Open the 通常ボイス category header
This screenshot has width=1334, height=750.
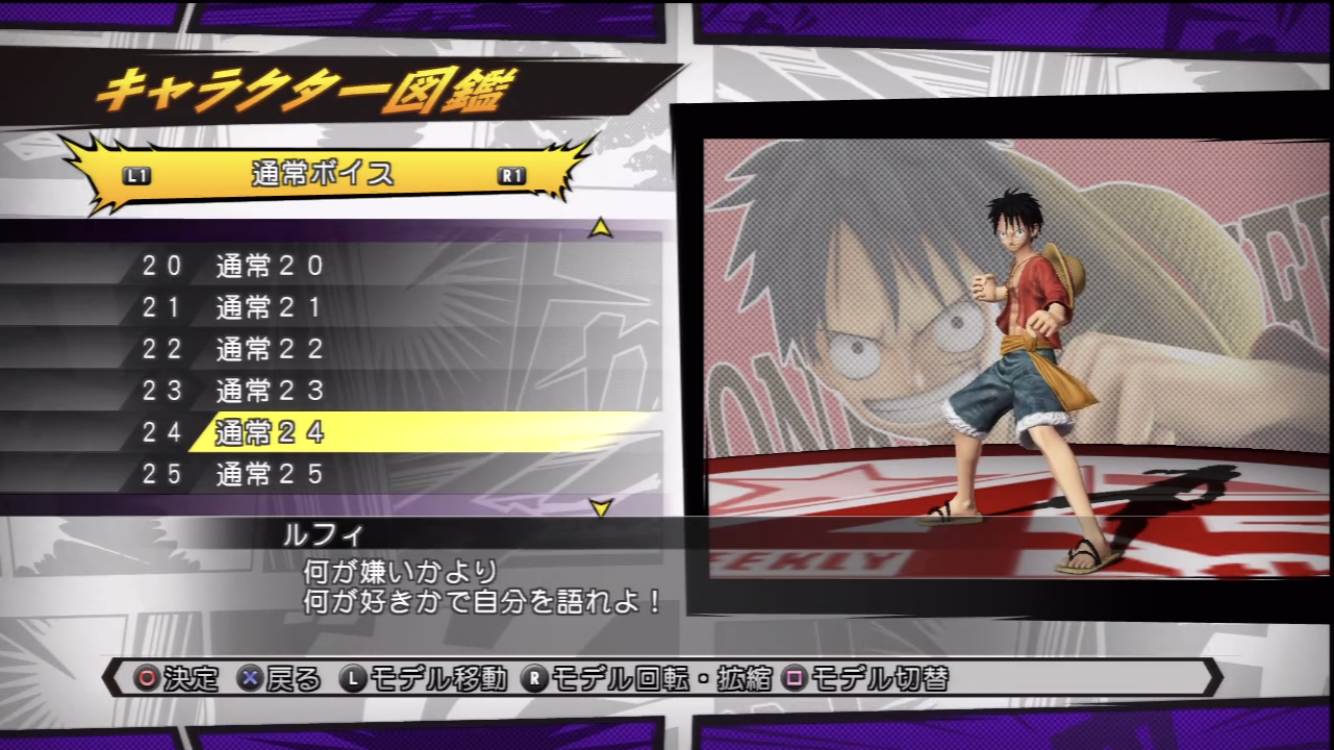(323, 175)
